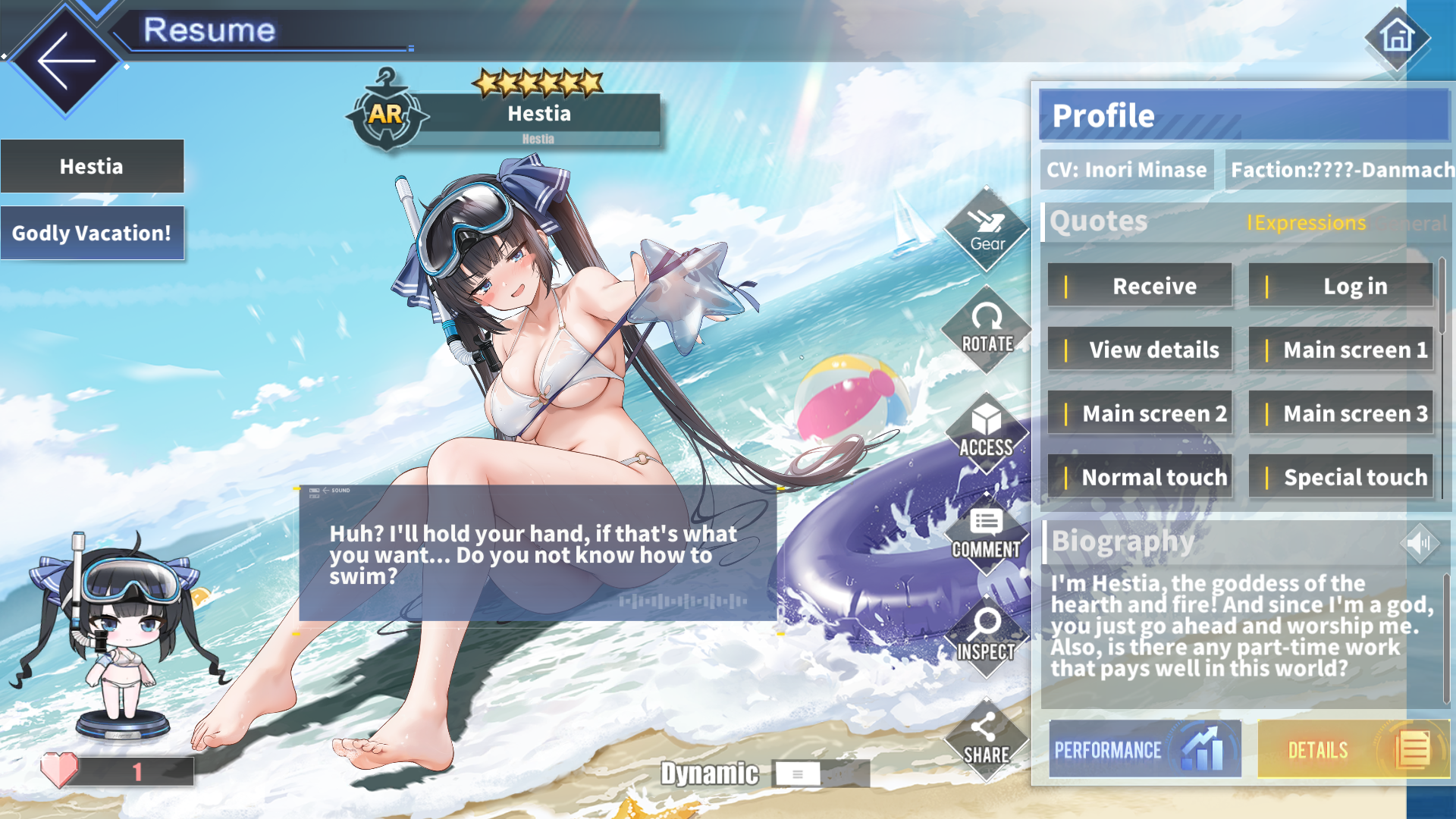This screenshot has width=1456, height=819.
Task: Go back using the arrow button
Action: 66,61
